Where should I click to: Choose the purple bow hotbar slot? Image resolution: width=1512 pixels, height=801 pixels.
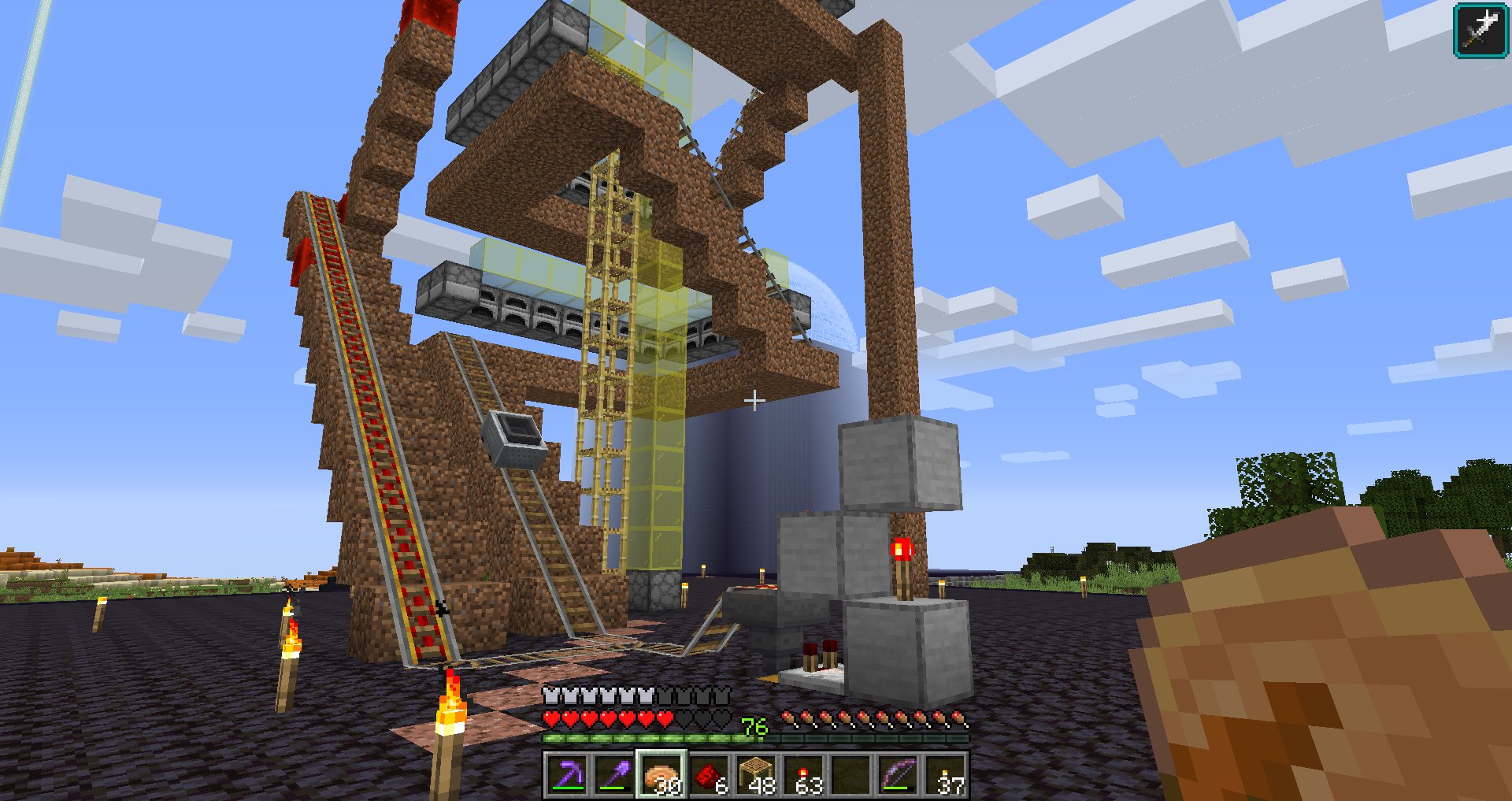point(899,776)
